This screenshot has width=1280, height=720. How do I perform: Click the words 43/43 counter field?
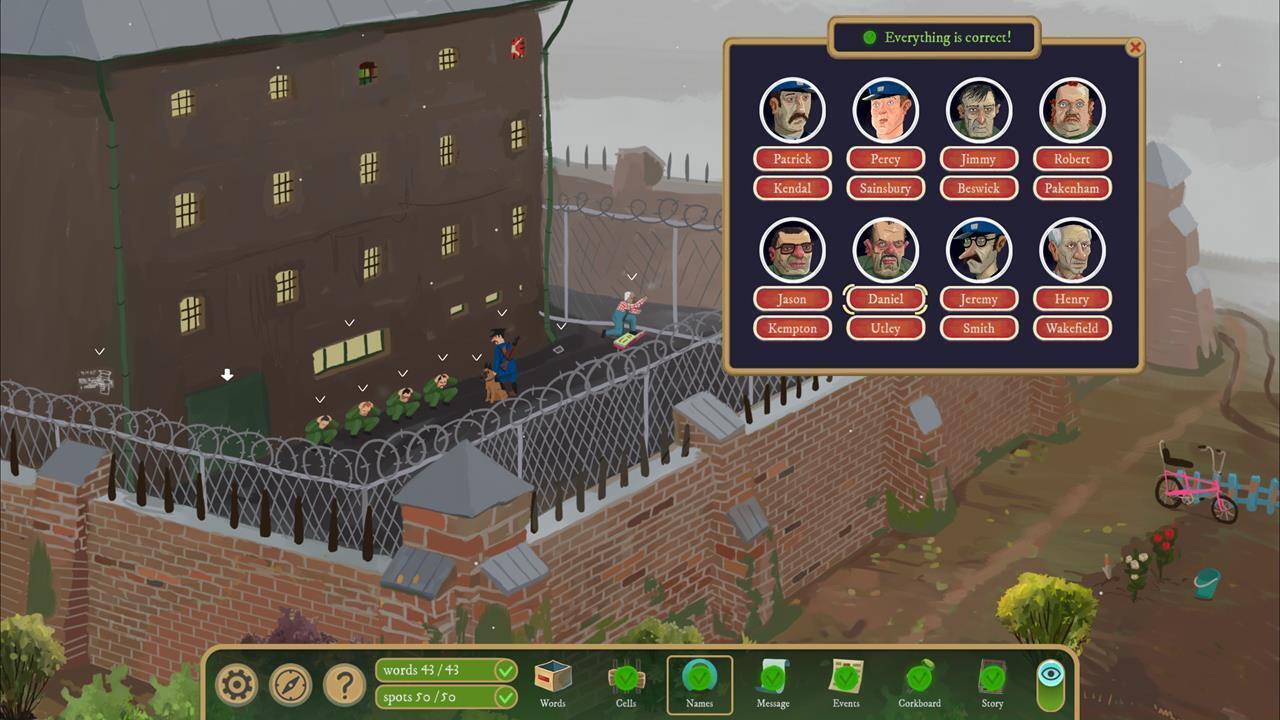tap(445, 670)
